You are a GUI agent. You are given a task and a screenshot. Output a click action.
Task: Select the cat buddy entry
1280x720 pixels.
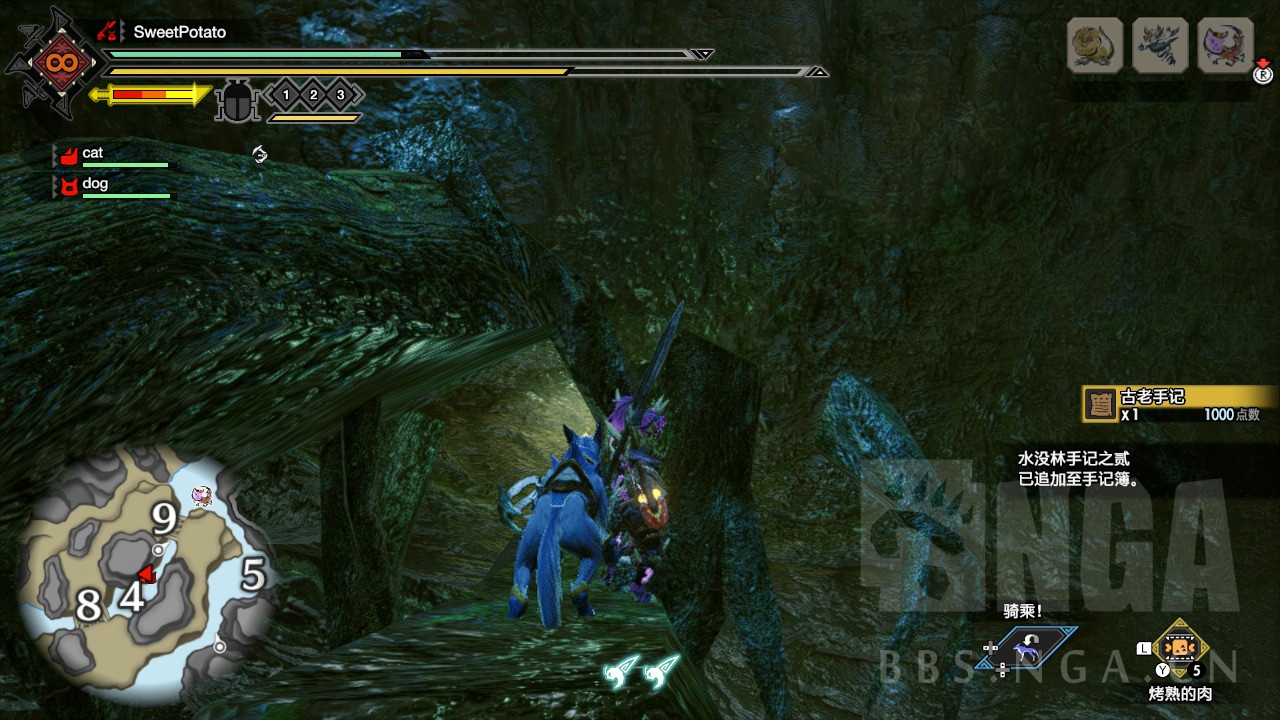(x=93, y=154)
